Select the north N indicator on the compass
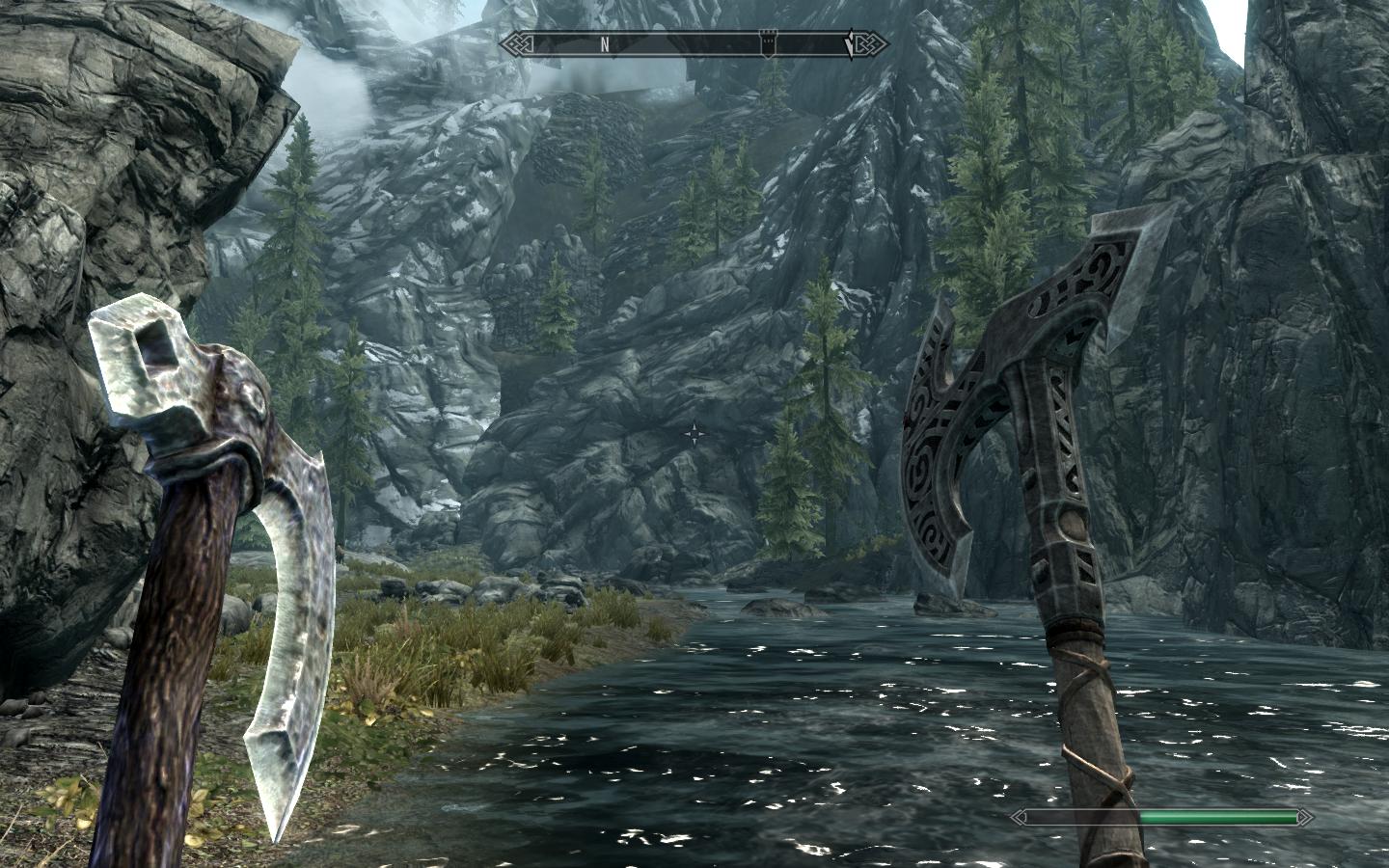1389x868 pixels. click(605, 43)
